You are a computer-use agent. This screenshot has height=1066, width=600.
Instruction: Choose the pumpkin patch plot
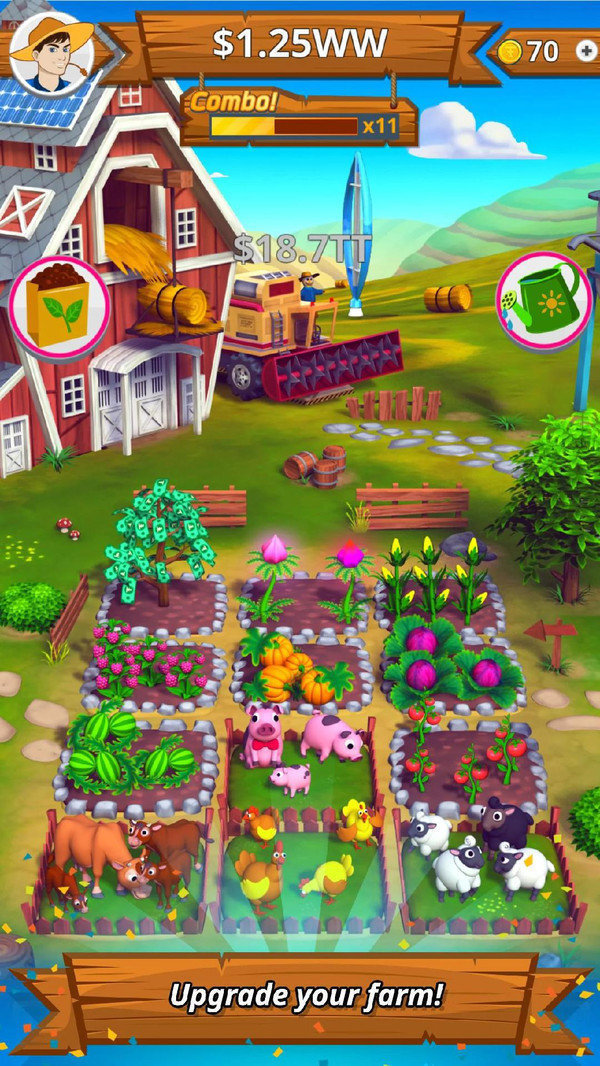pyautogui.click(x=299, y=670)
